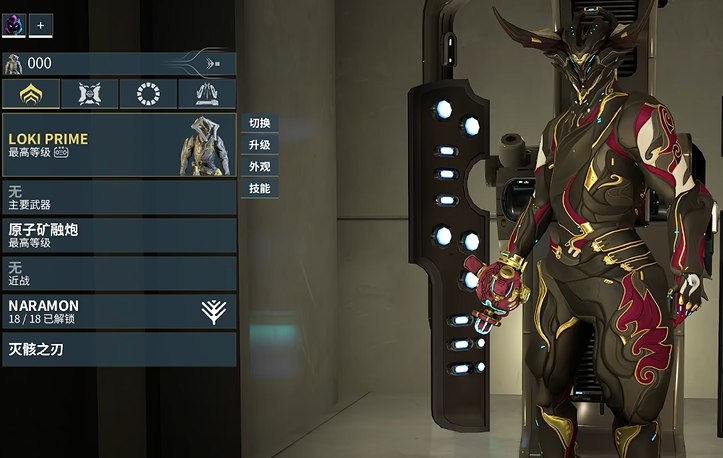Select the 灭骸之刃 slot
The height and width of the screenshot is (458, 723).
click(118, 349)
